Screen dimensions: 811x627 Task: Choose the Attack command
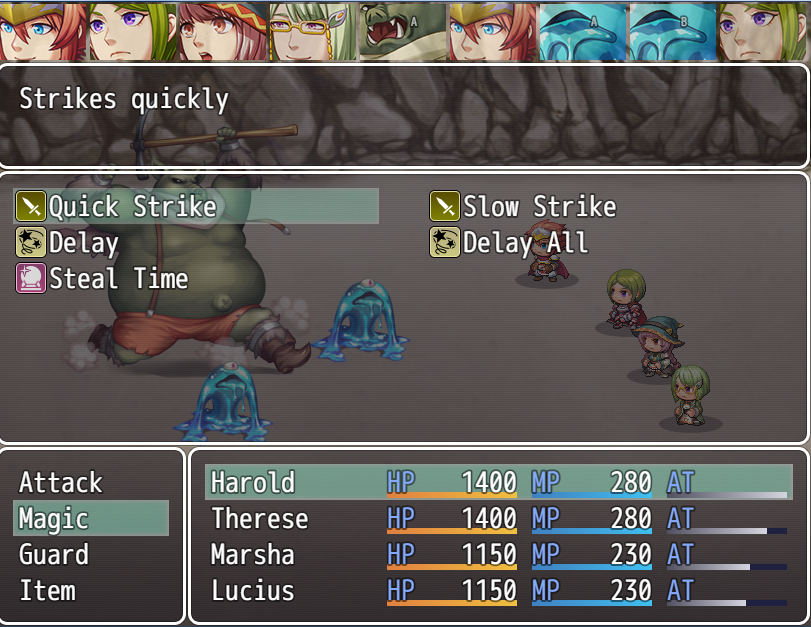61,483
